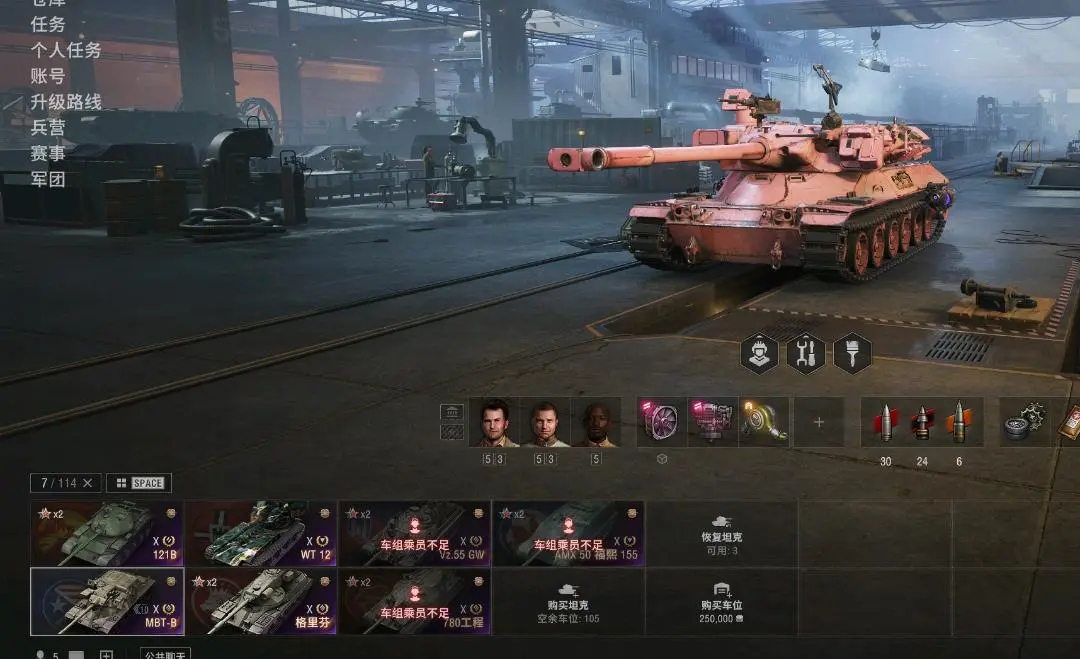
Task: Click the empty equipment slot with plus sign
Action: 819,422
